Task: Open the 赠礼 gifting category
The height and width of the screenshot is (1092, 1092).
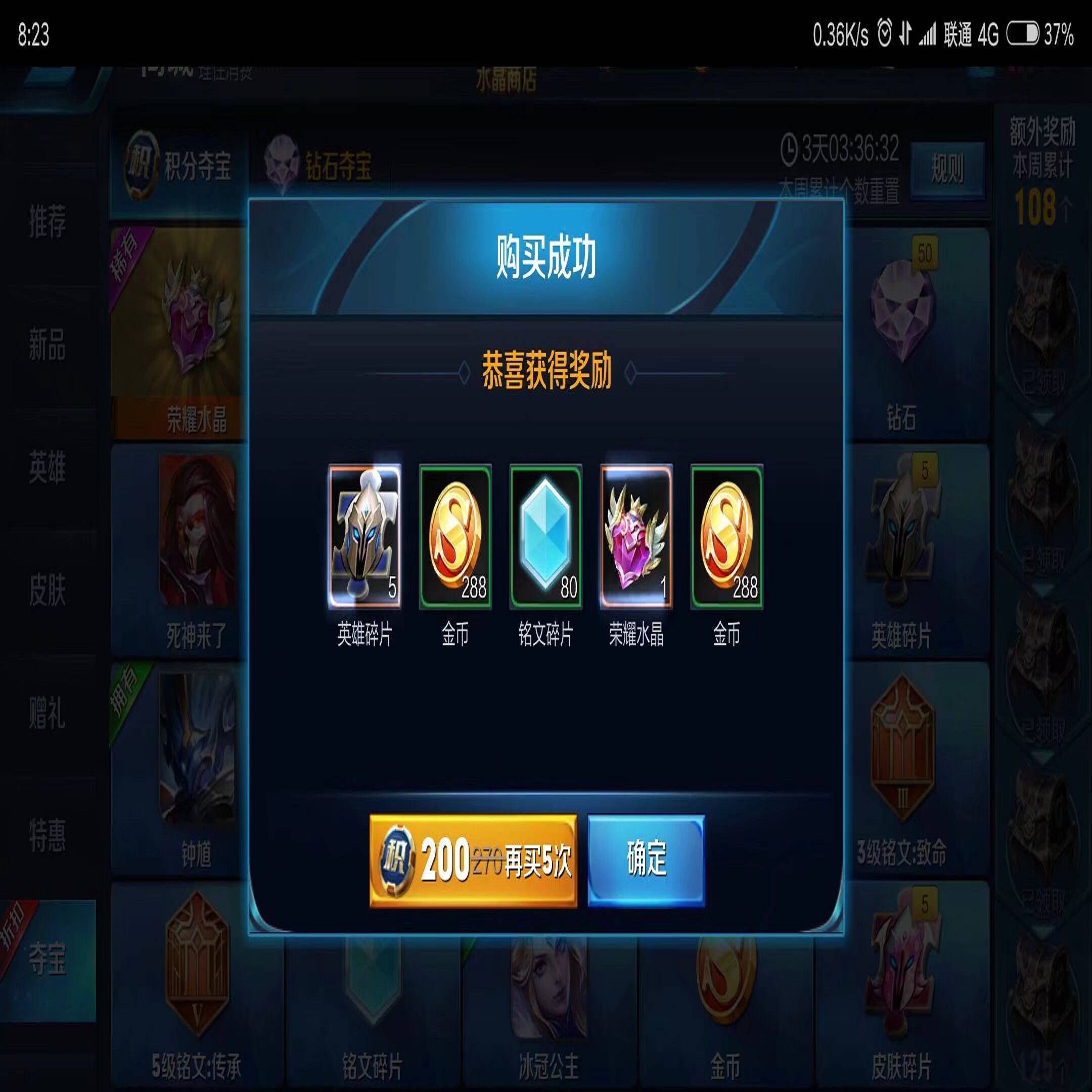Action: 48,713
